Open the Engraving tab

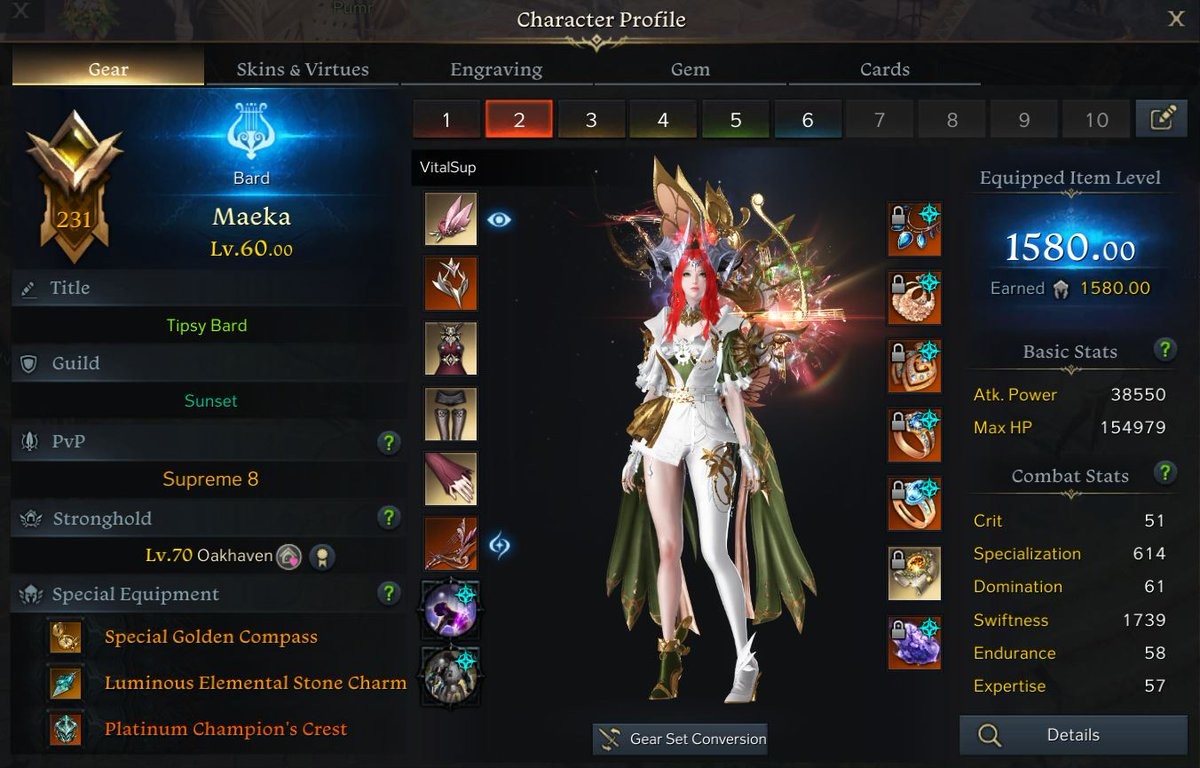[x=496, y=69]
